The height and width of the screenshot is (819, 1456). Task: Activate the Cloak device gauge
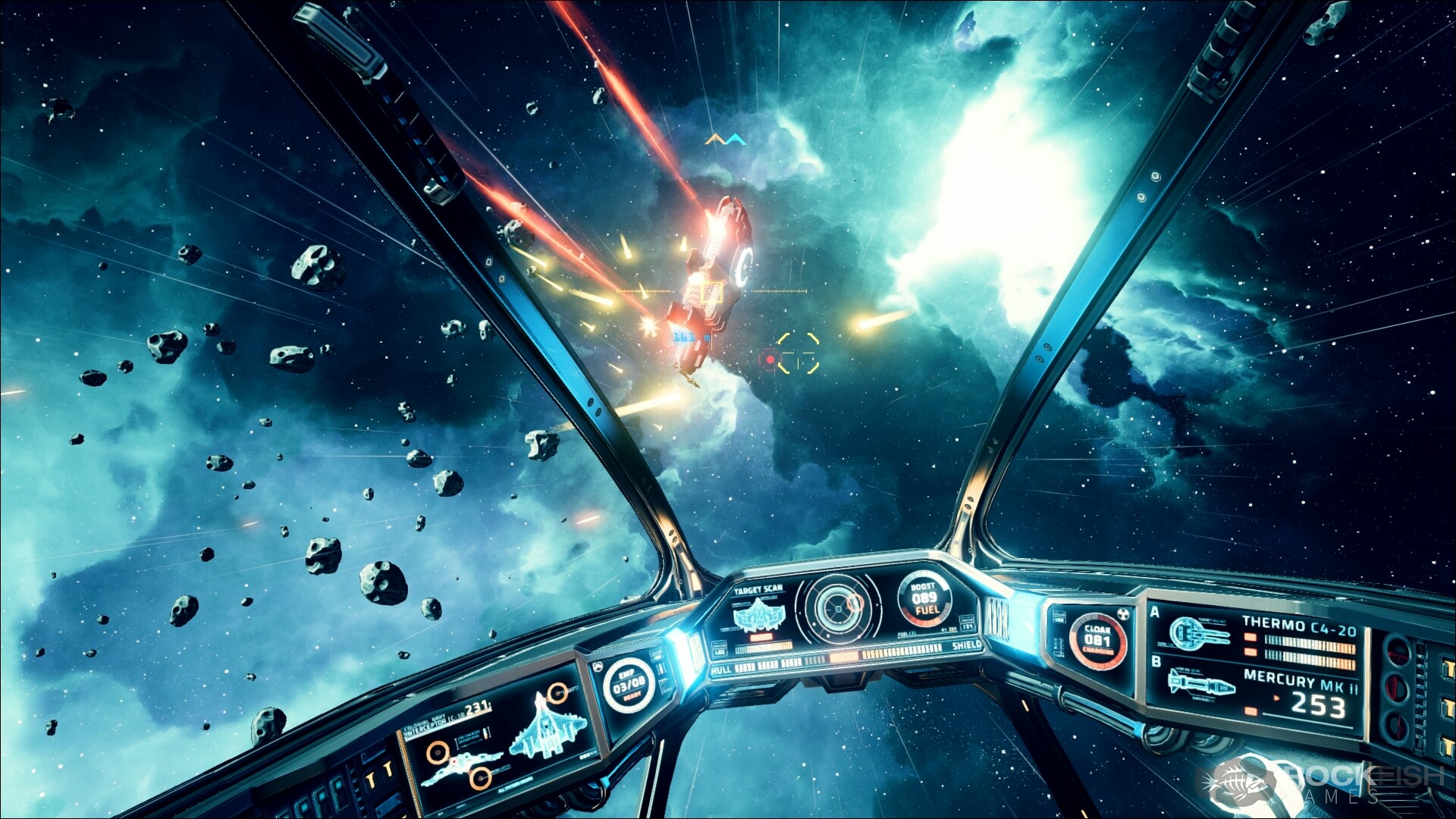click(1097, 641)
